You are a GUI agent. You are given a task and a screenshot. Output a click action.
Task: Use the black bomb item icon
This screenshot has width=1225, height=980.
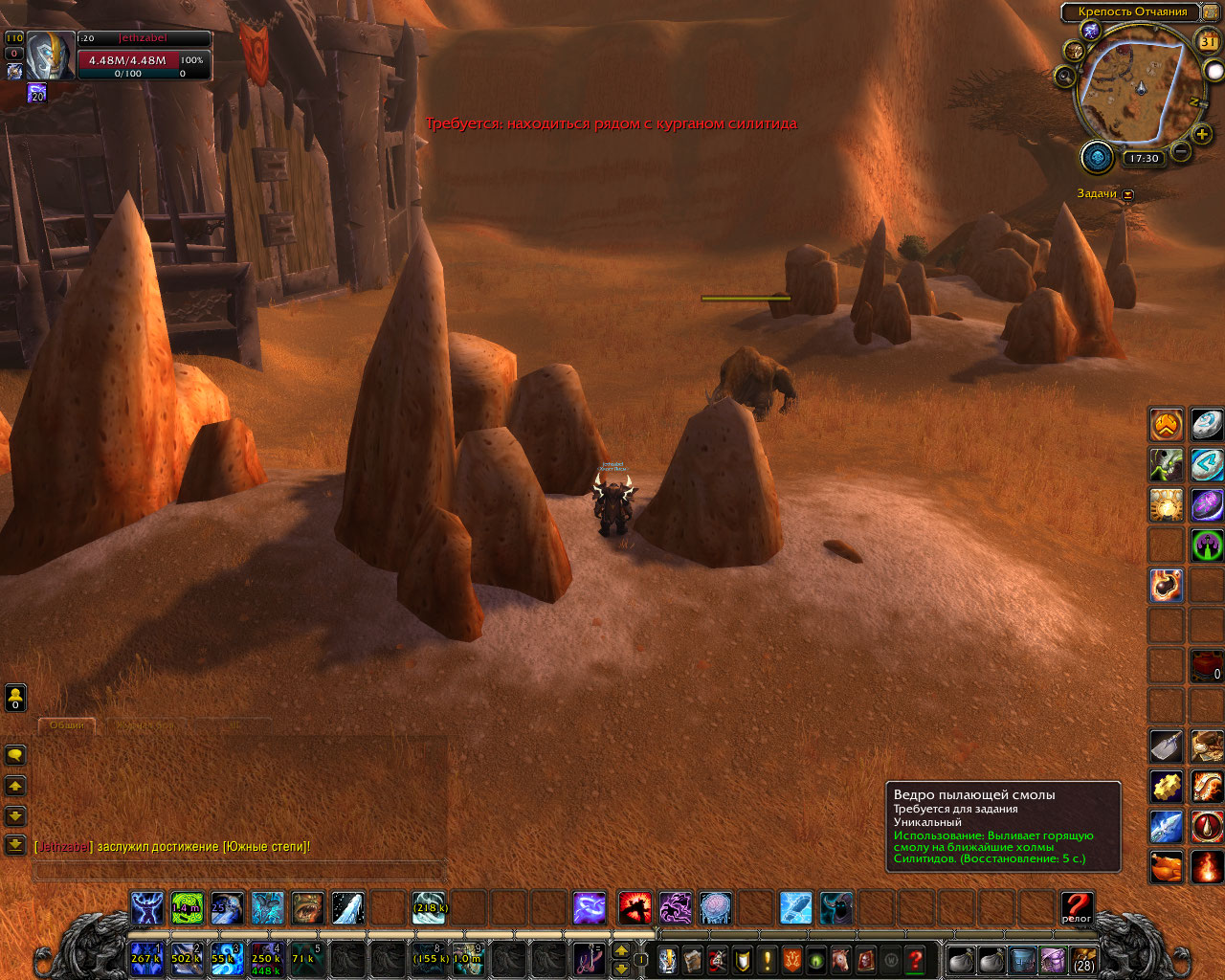(1166, 585)
